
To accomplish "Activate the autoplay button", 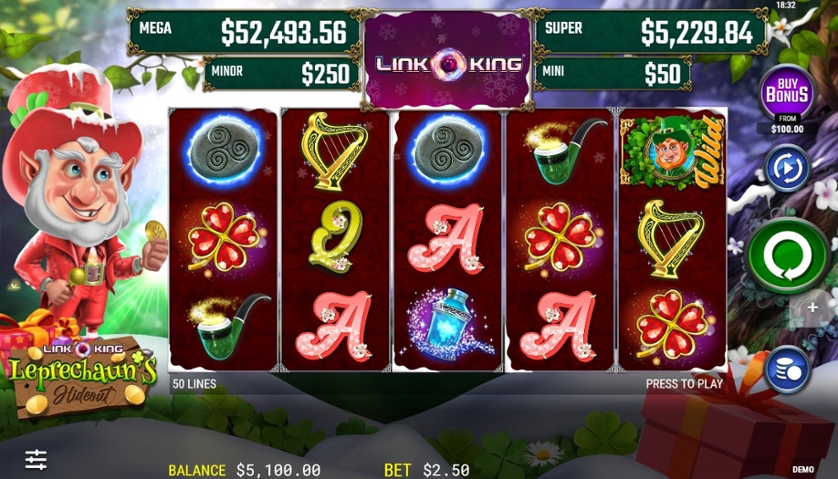I will 786,167.
